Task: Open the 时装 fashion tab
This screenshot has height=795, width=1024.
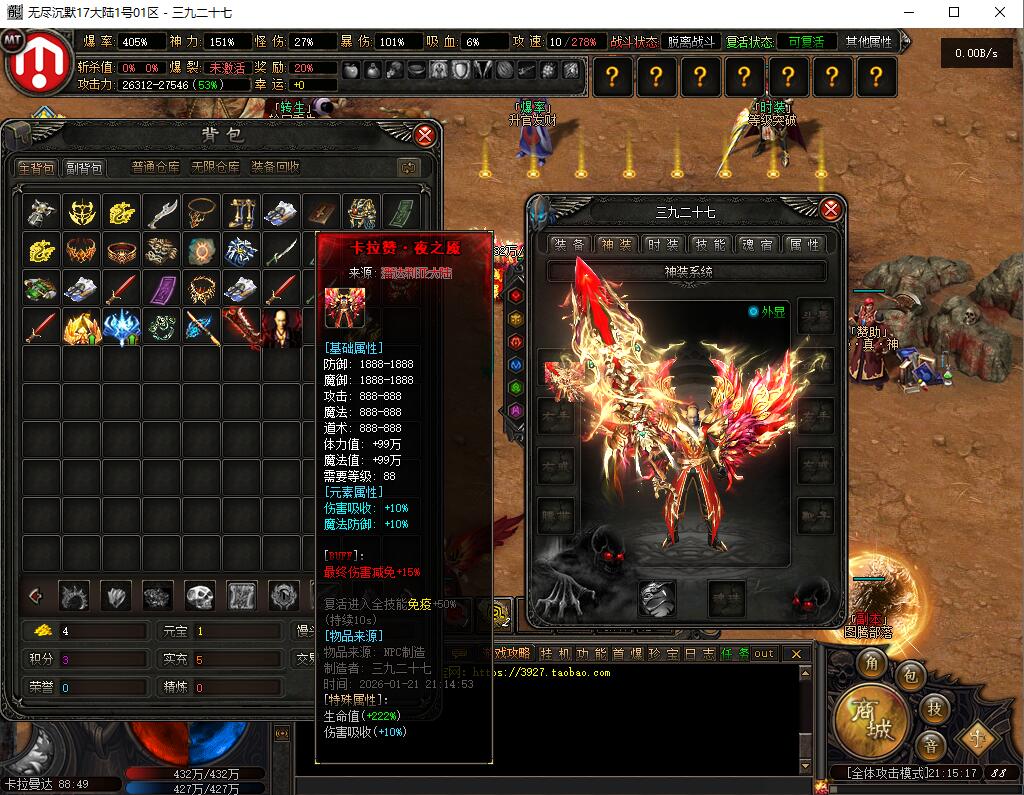Action: click(x=664, y=244)
